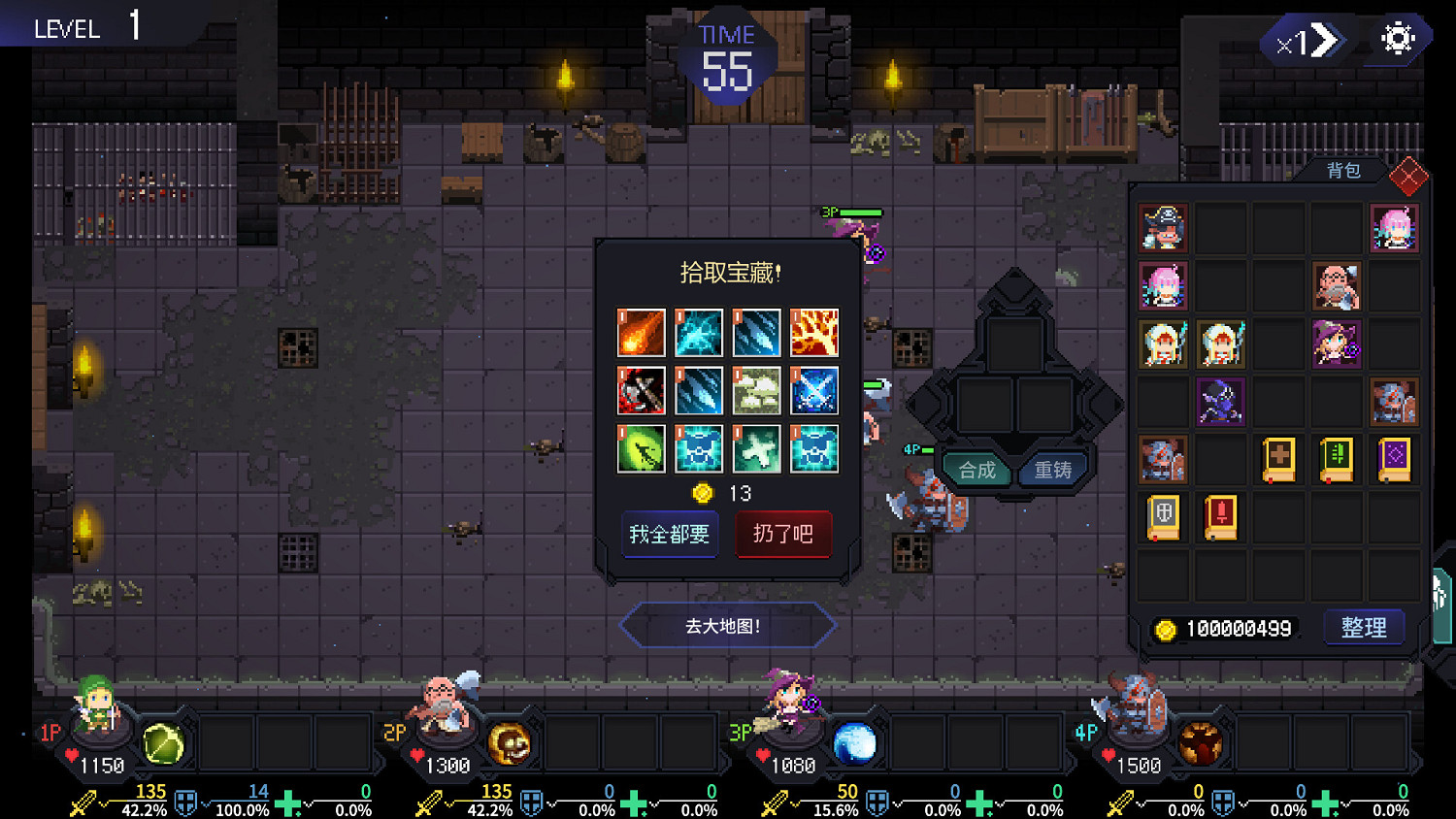Click the purple witch thumbnail in the backpack
The image size is (1456, 819).
click(x=1336, y=344)
